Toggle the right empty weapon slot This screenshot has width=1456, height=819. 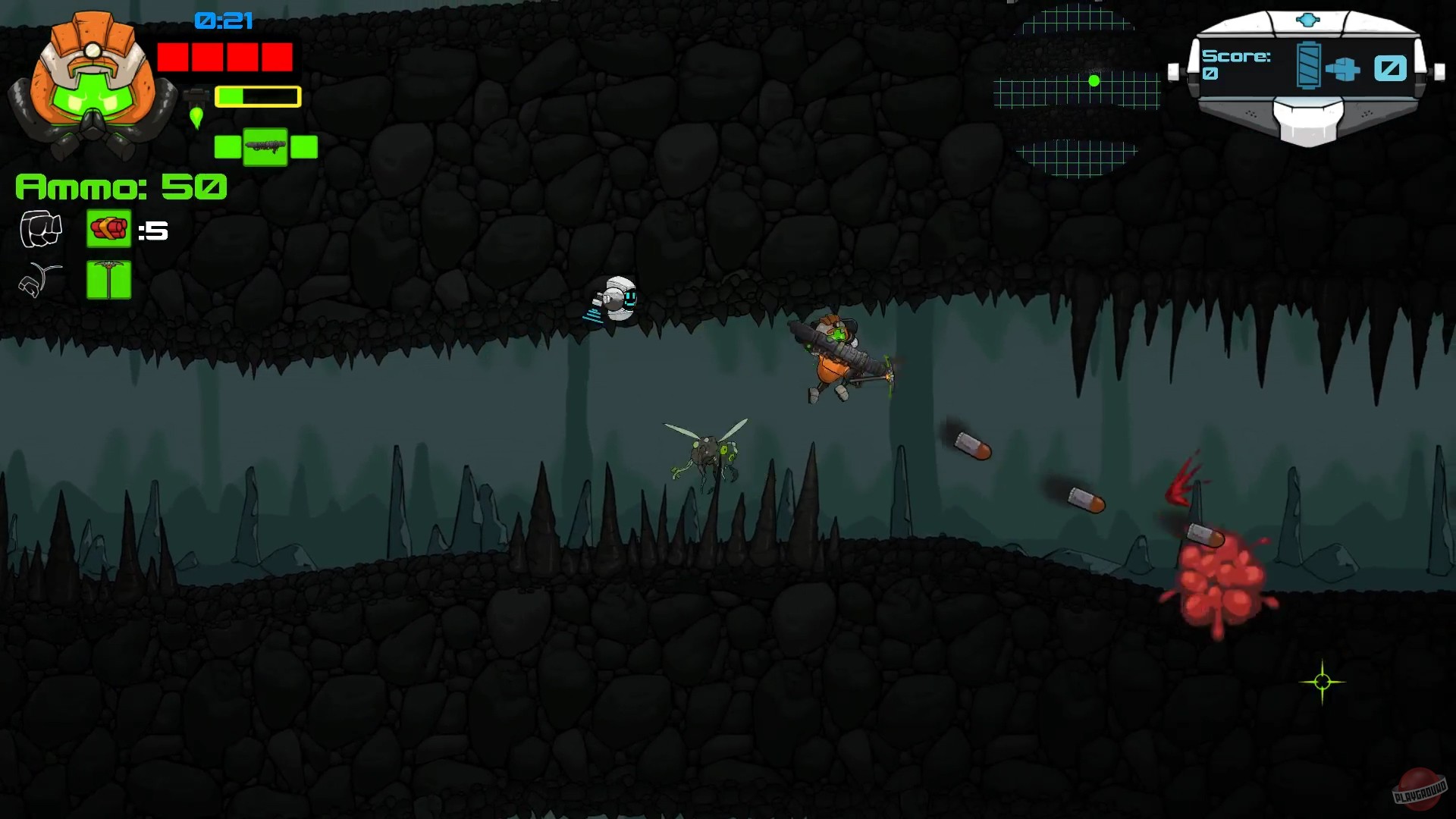click(303, 145)
